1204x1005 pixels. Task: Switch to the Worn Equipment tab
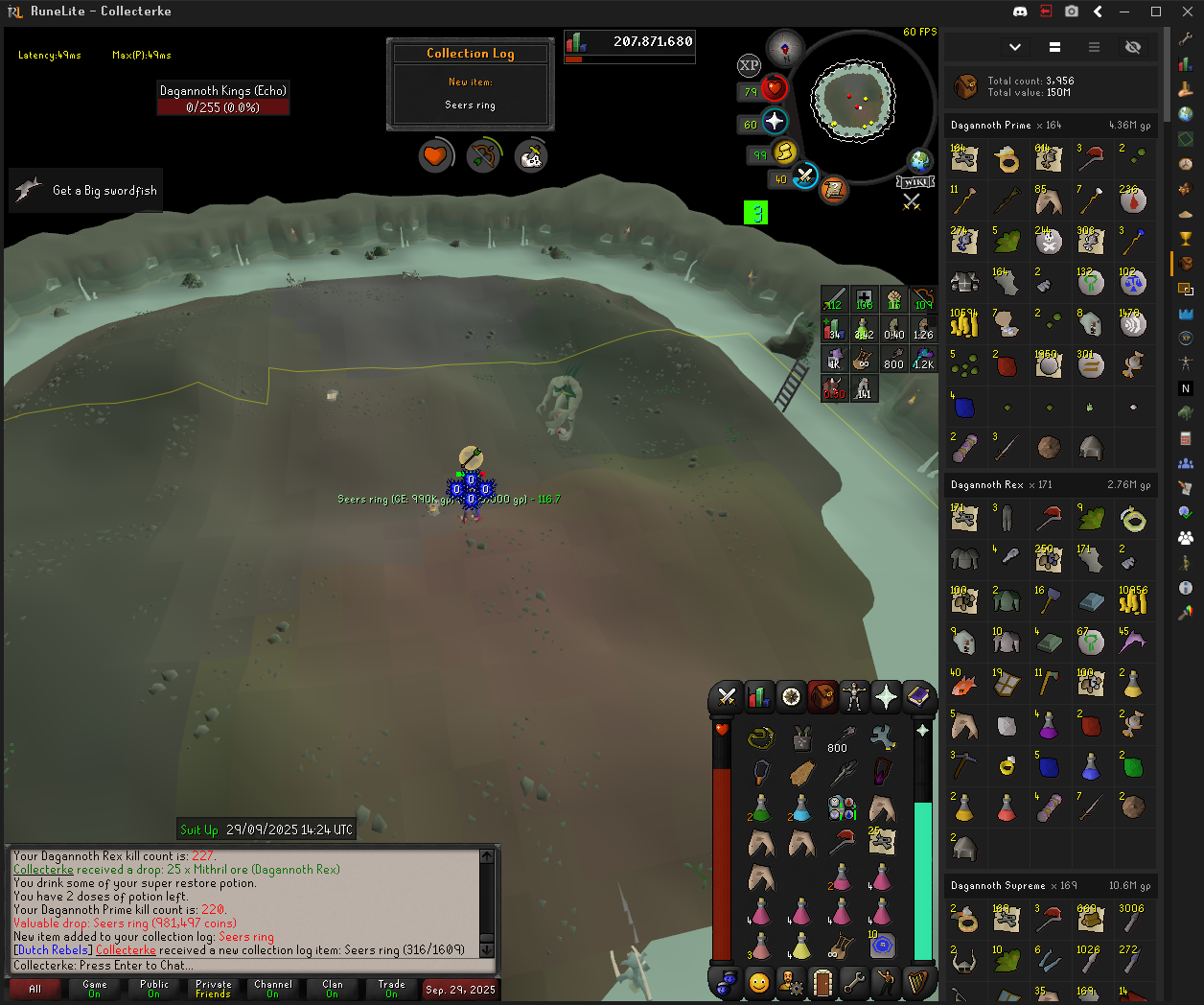point(854,697)
